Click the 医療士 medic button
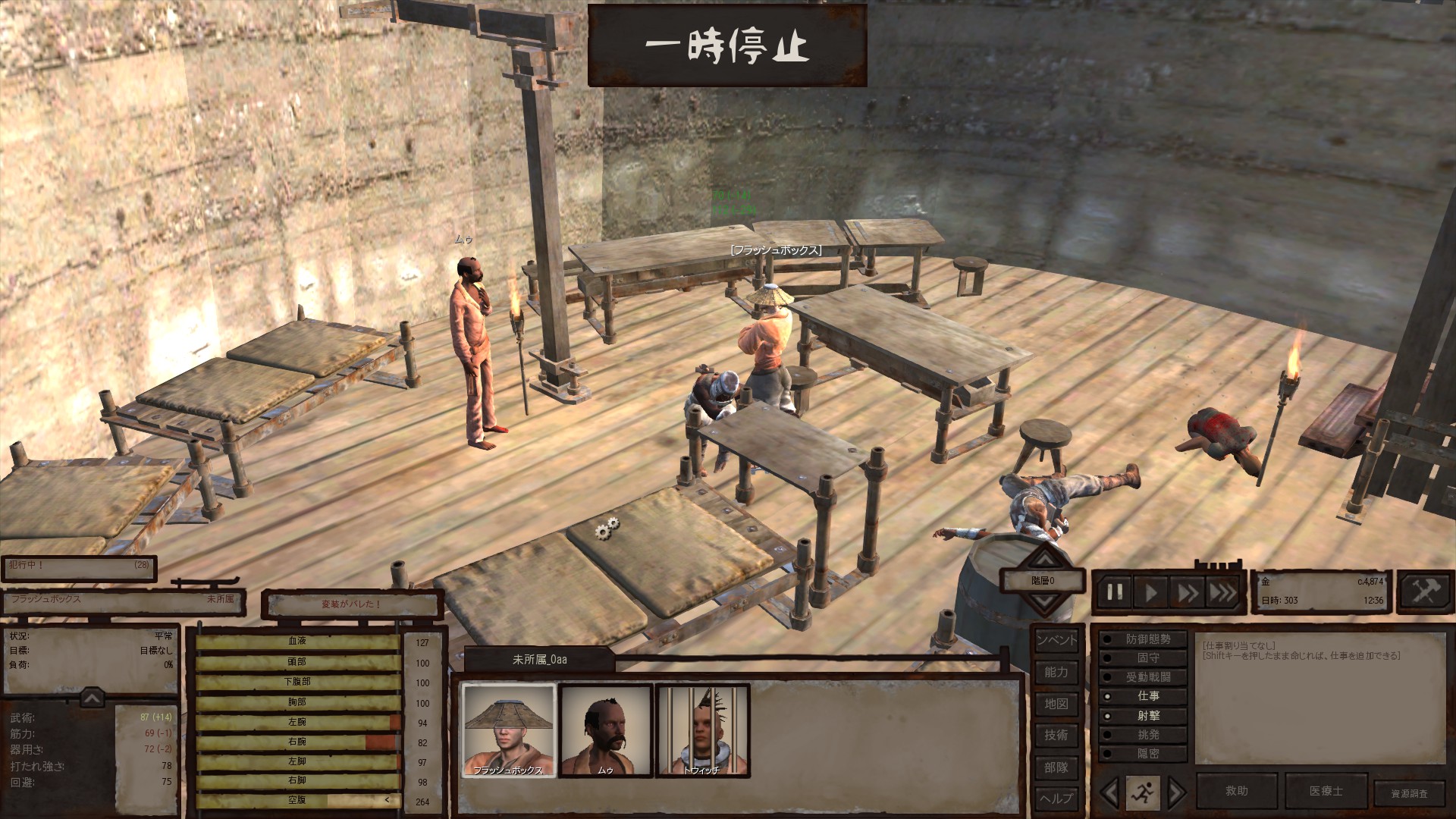Viewport: 1456px width, 819px height. pyautogui.click(x=1326, y=791)
